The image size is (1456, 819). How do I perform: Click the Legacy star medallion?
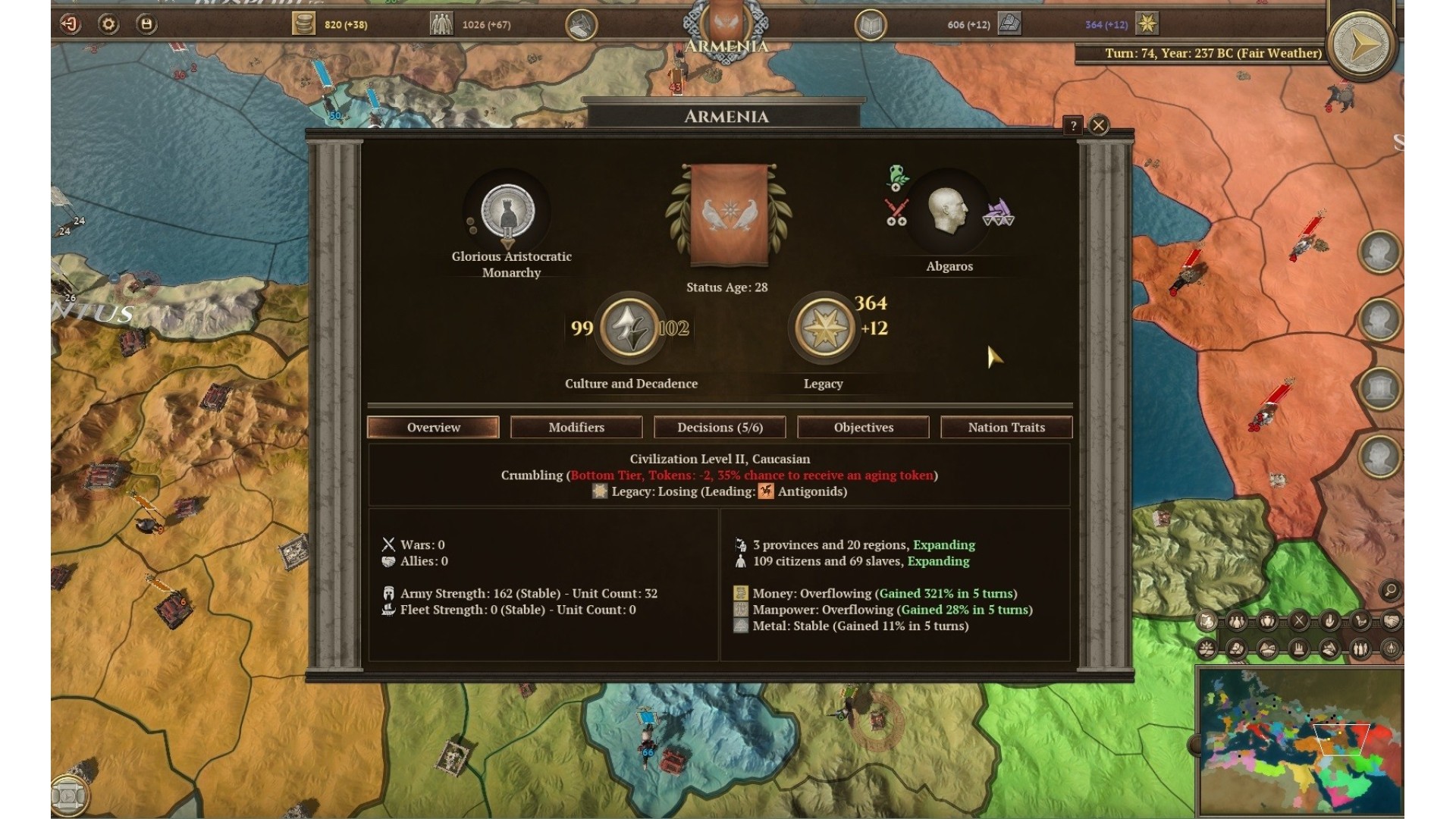point(824,328)
